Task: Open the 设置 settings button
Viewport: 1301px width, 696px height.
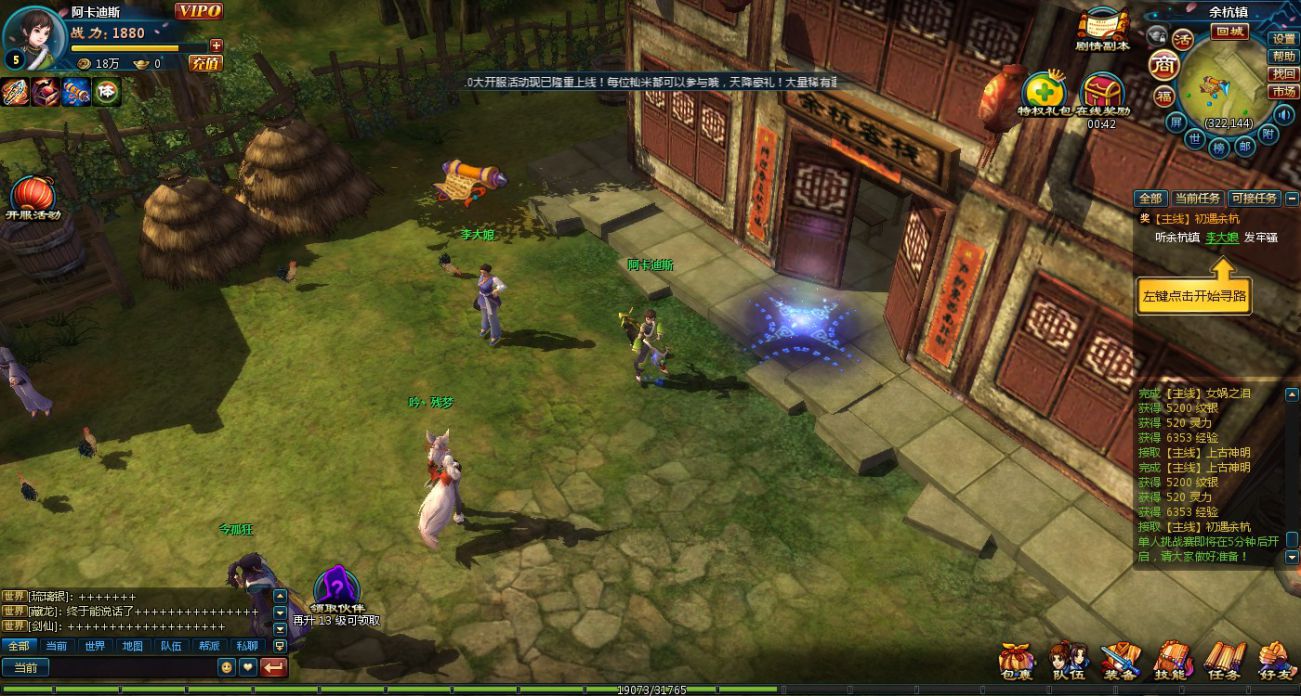Action: point(1284,39)
